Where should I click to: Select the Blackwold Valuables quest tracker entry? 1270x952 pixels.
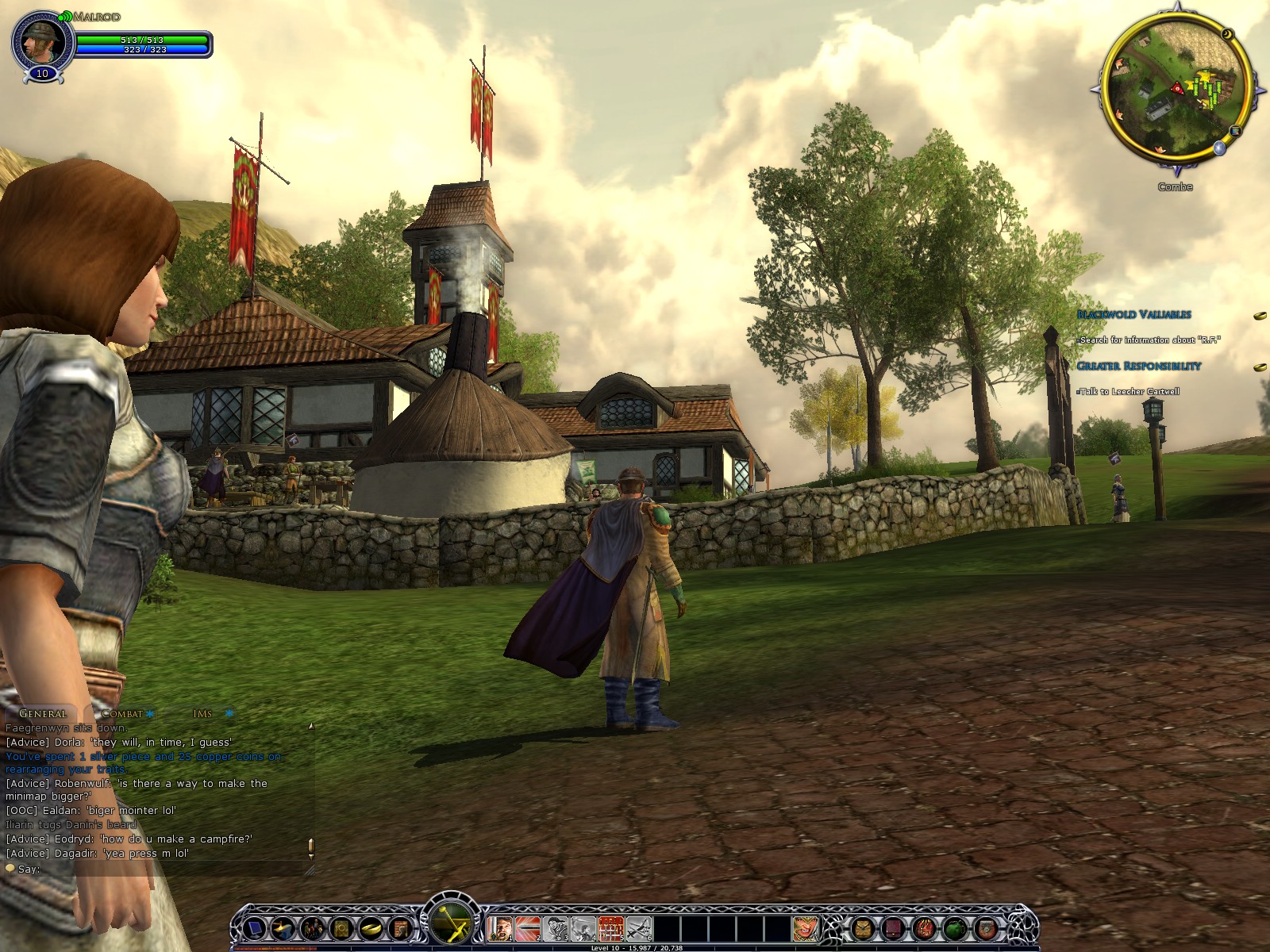pos(1133,314)
